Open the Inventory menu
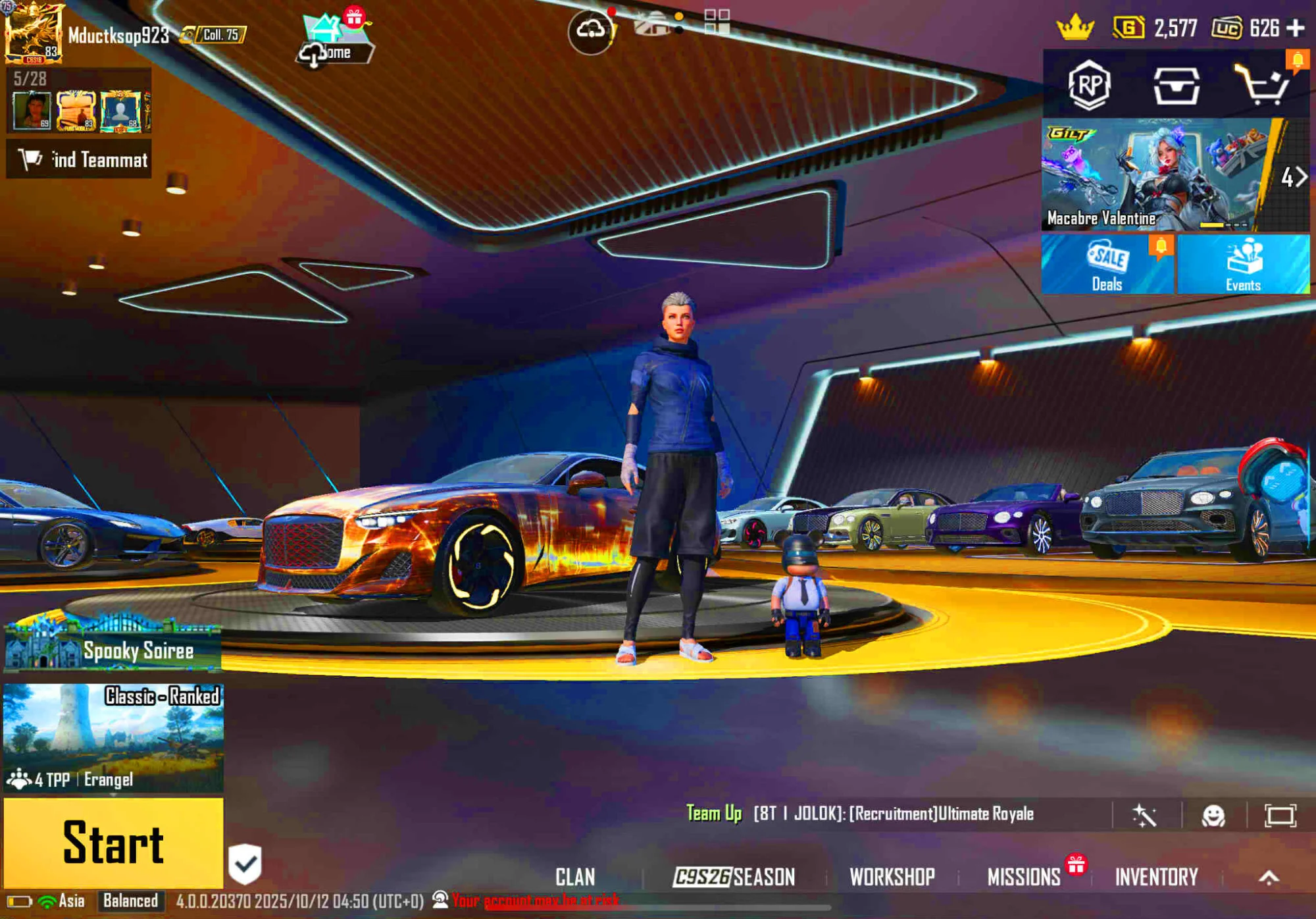 [1156, 877]
